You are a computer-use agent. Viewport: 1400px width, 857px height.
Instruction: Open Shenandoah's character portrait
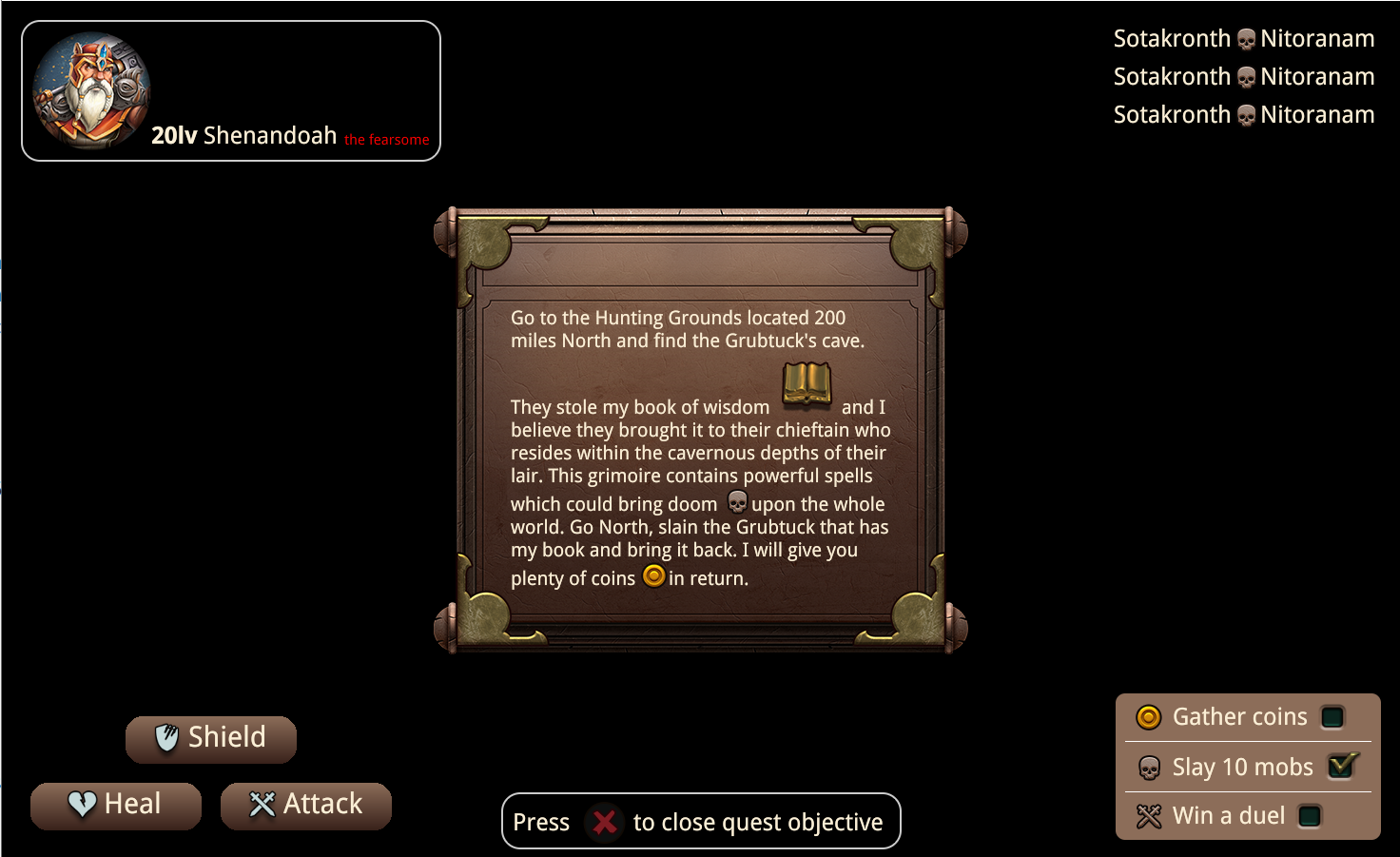tap(91, 90)
